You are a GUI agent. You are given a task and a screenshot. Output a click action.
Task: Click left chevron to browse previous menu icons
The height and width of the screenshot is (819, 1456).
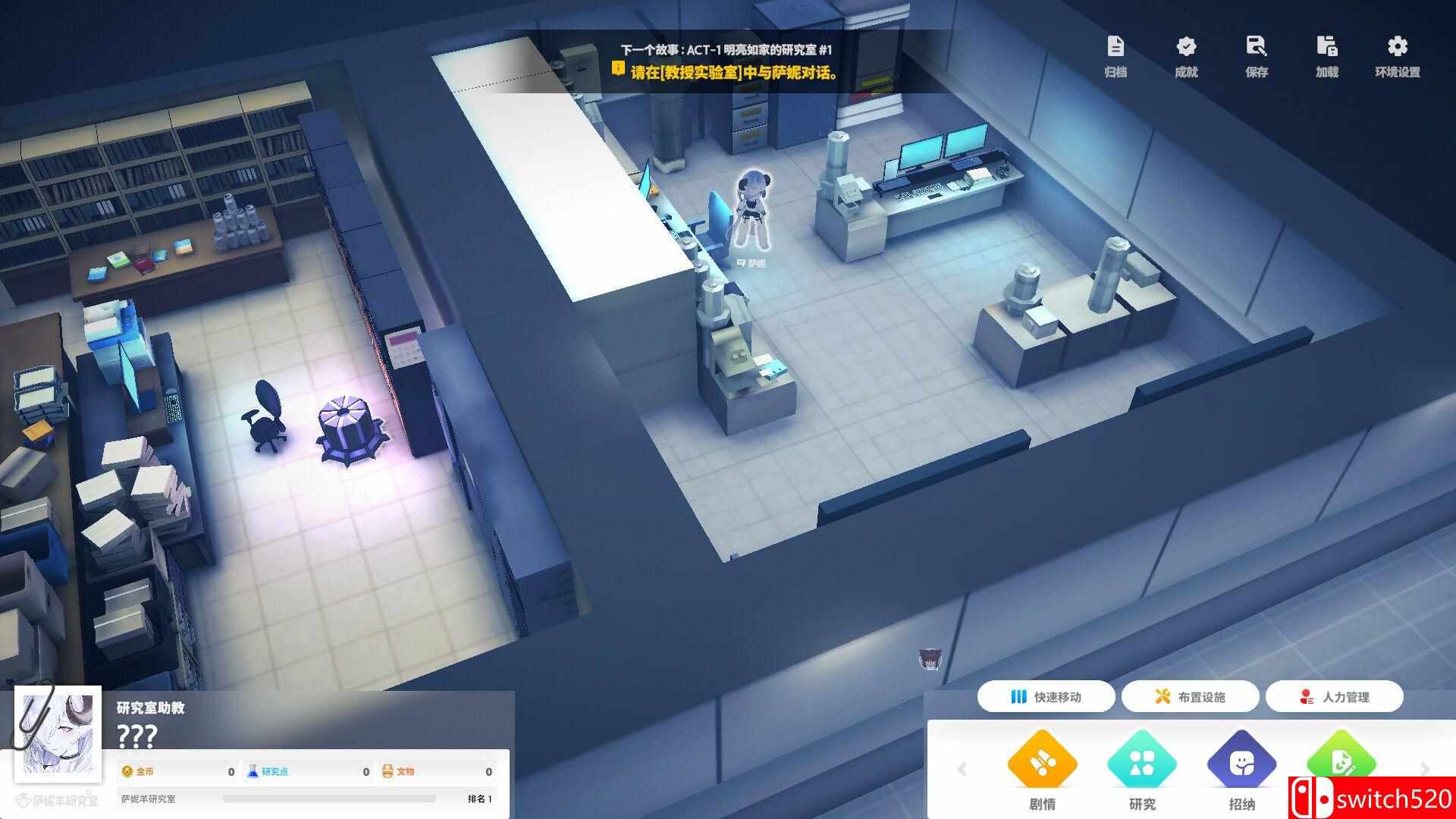[962, 769]
